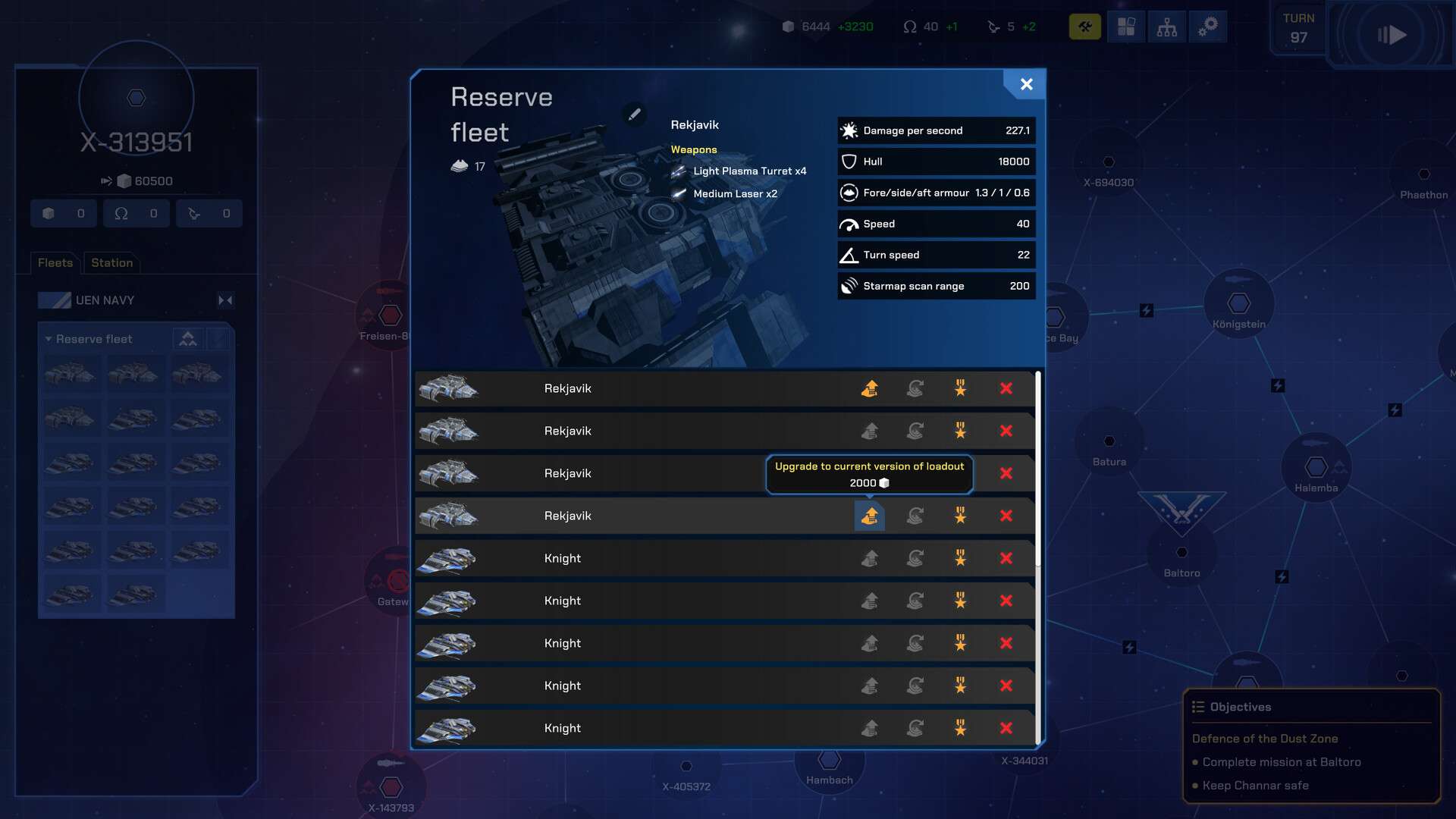
Task: Open the four-tile grid panel
Action: [1126, 27]
